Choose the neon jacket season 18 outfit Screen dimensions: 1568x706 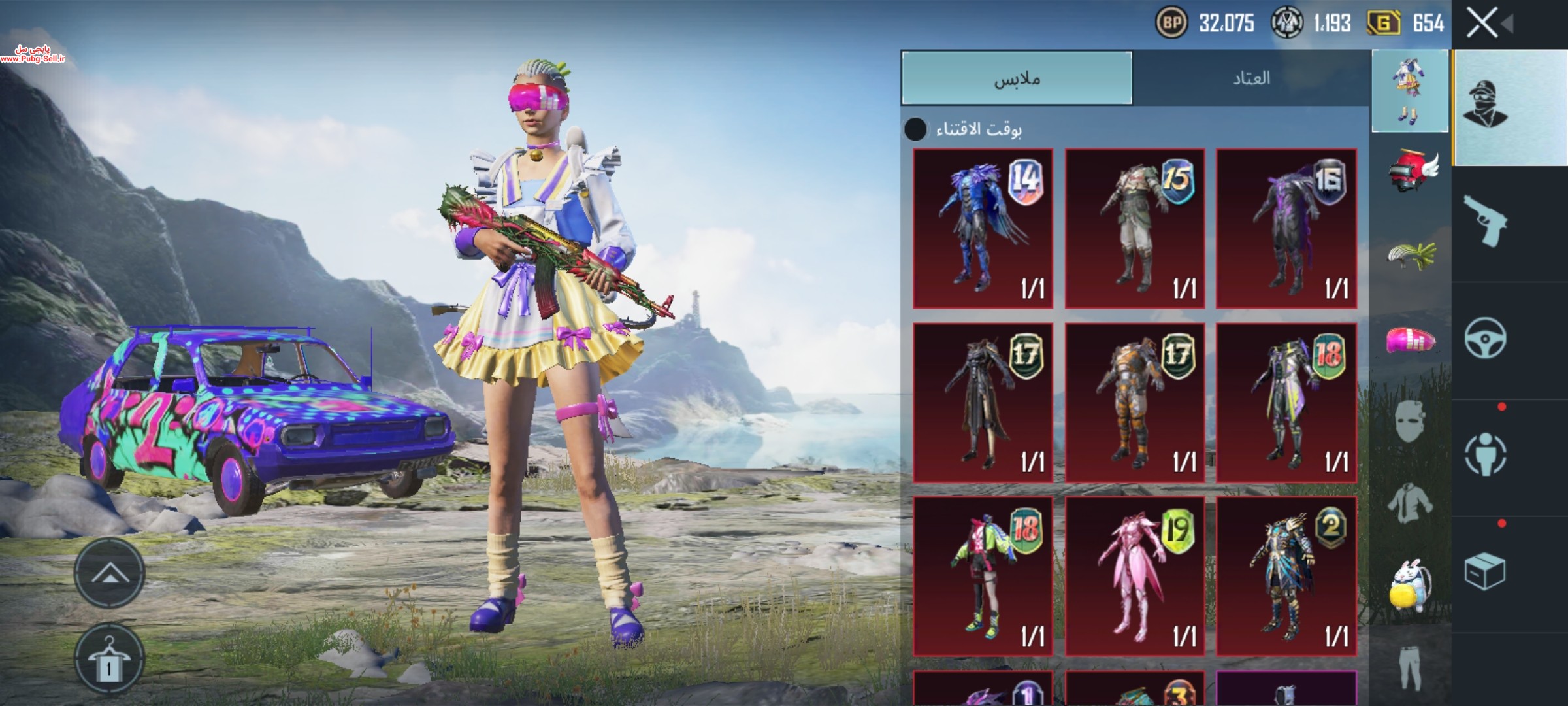pyautogui.click(x=983, y=576)
